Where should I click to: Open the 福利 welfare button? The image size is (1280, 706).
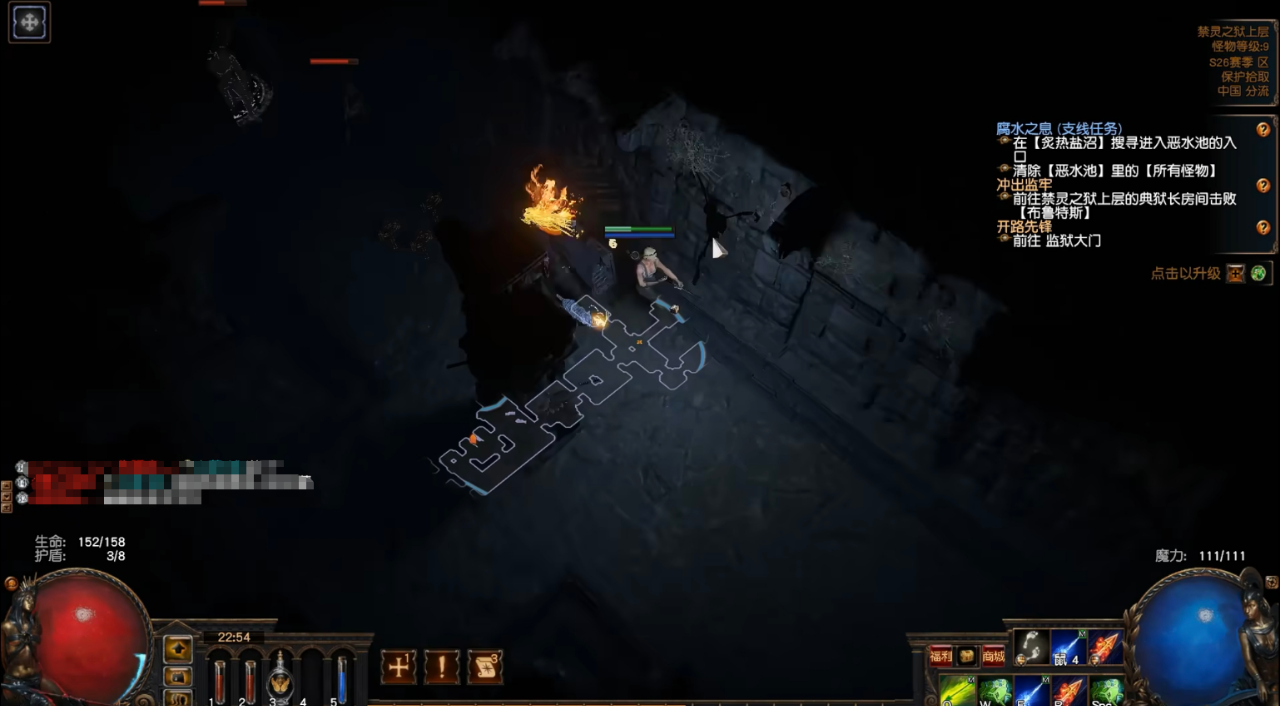(940, 656)
